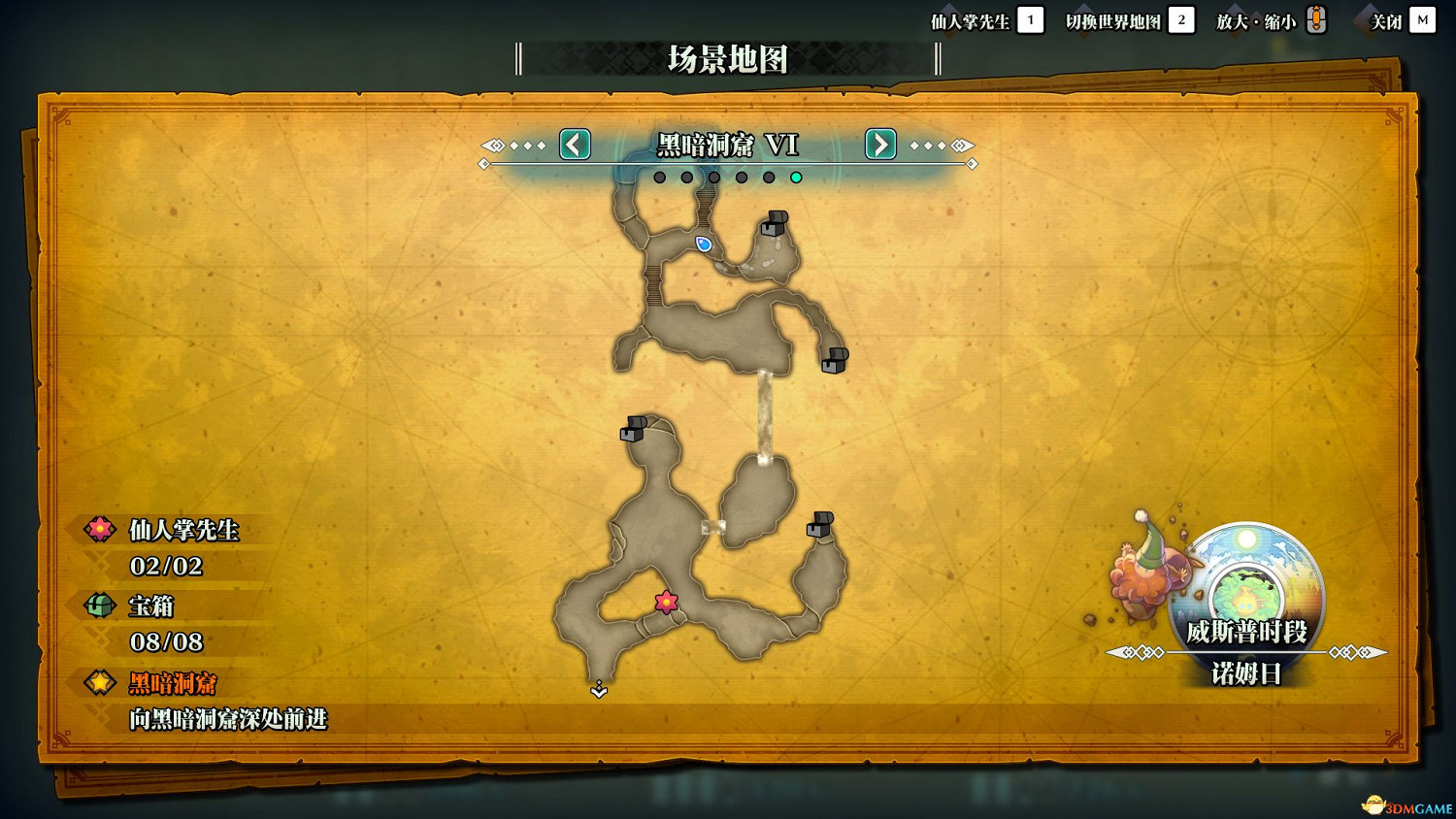The image size is (1456, 819).
Task: Click the treasure chest marker near the map's top right
Action: [774, 225]
